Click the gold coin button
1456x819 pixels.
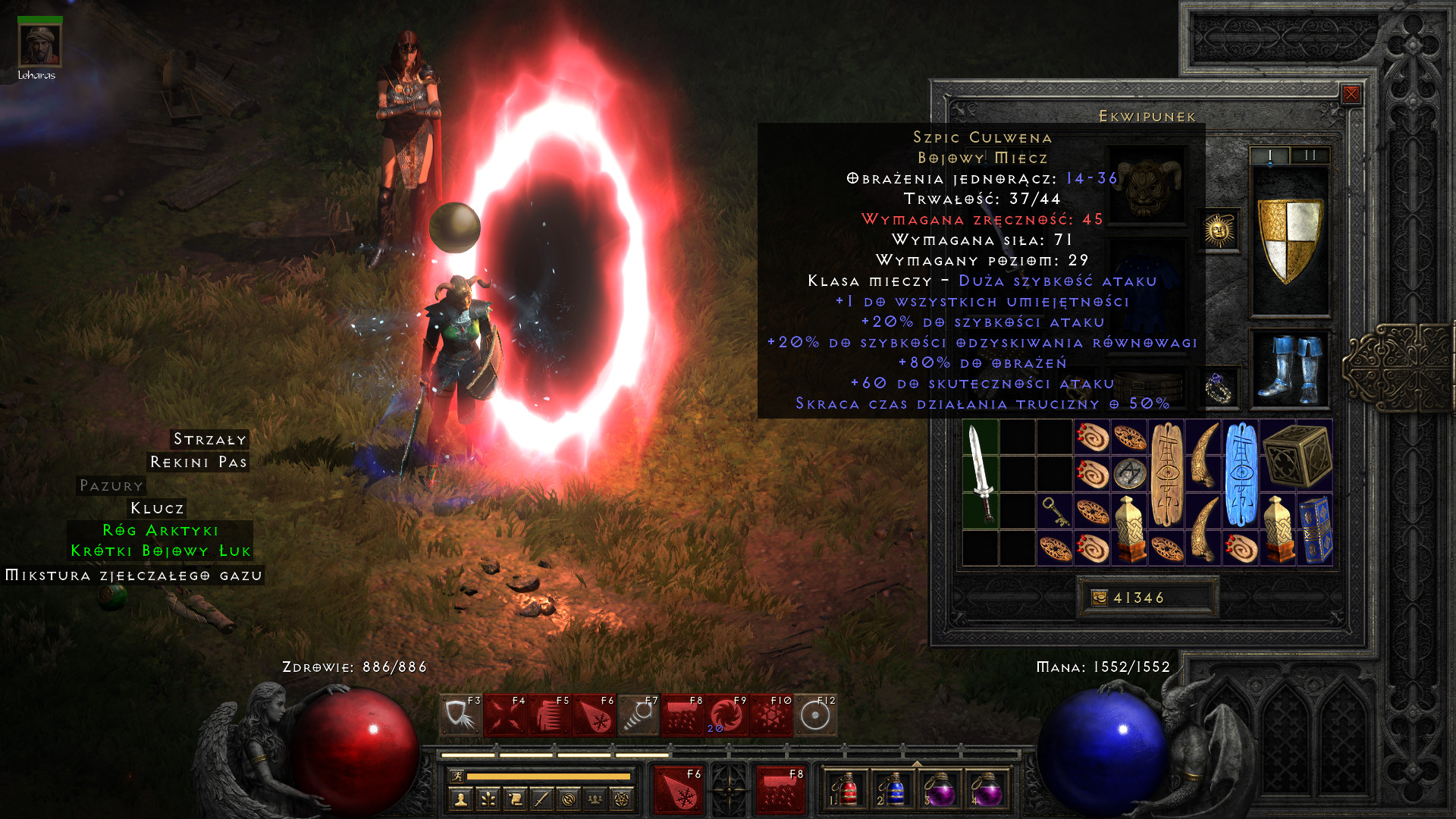(x=1099, y=598)
